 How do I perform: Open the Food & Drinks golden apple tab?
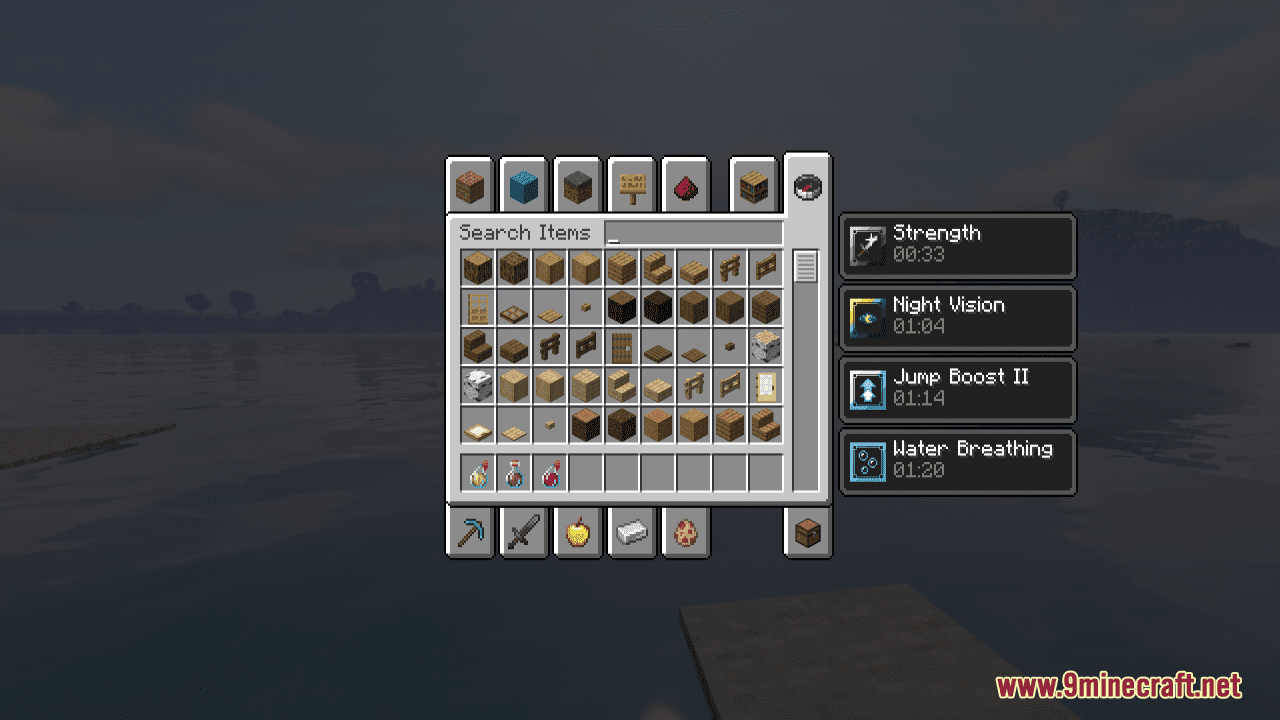click(577, 532)
